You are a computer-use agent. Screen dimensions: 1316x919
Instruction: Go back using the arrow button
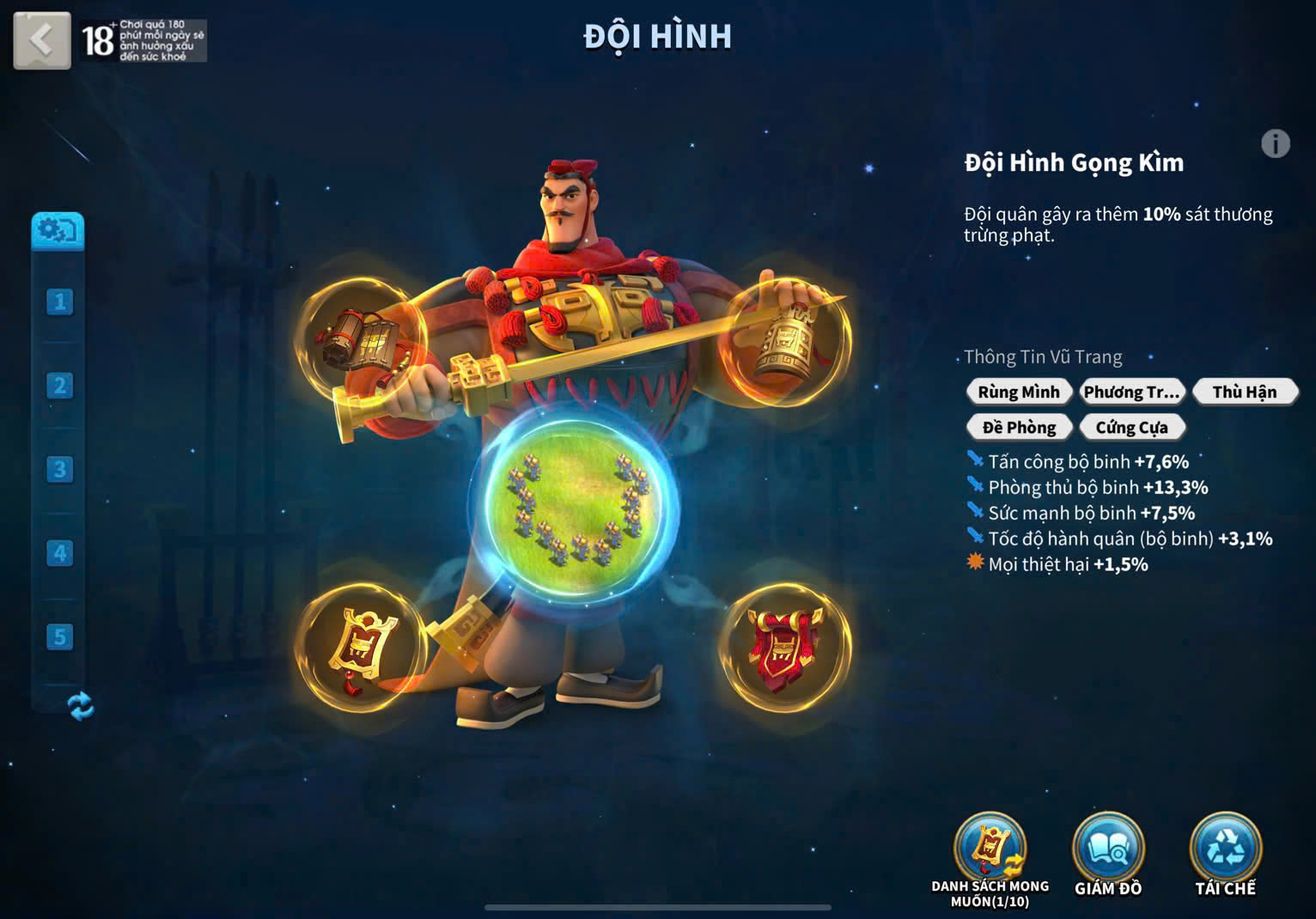41,40
